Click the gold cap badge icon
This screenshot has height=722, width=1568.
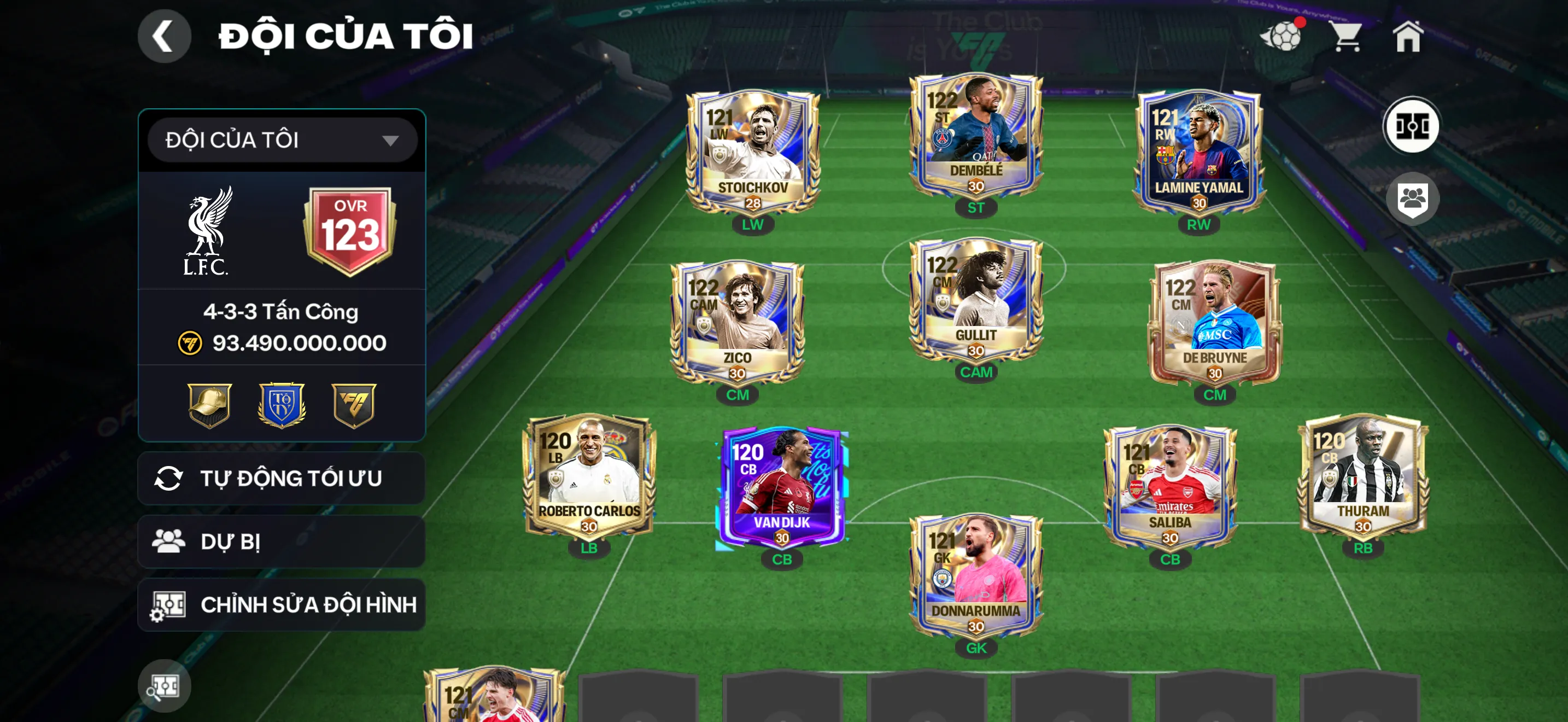tap(209, 404)
